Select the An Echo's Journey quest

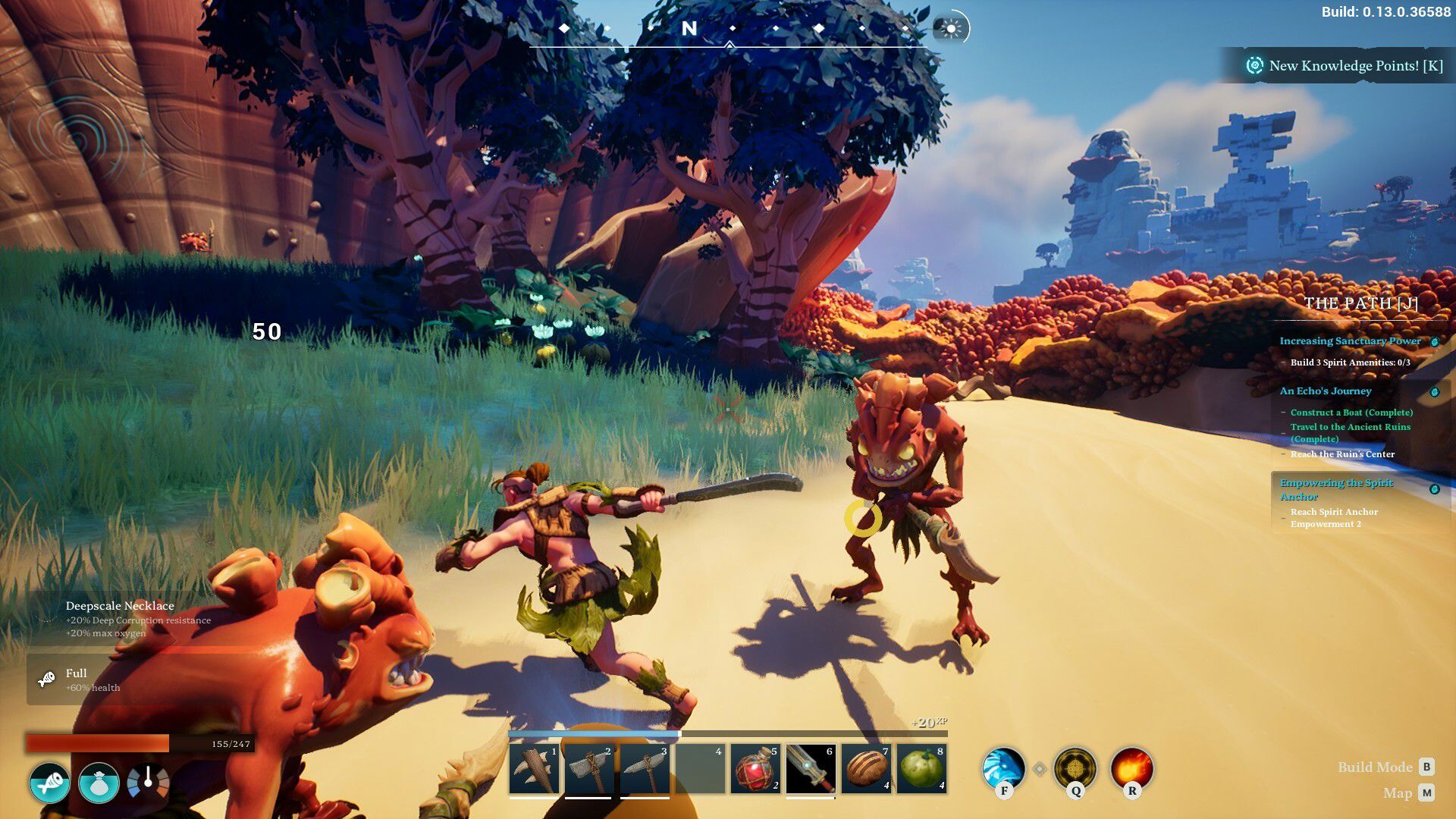click(1326, 391)
